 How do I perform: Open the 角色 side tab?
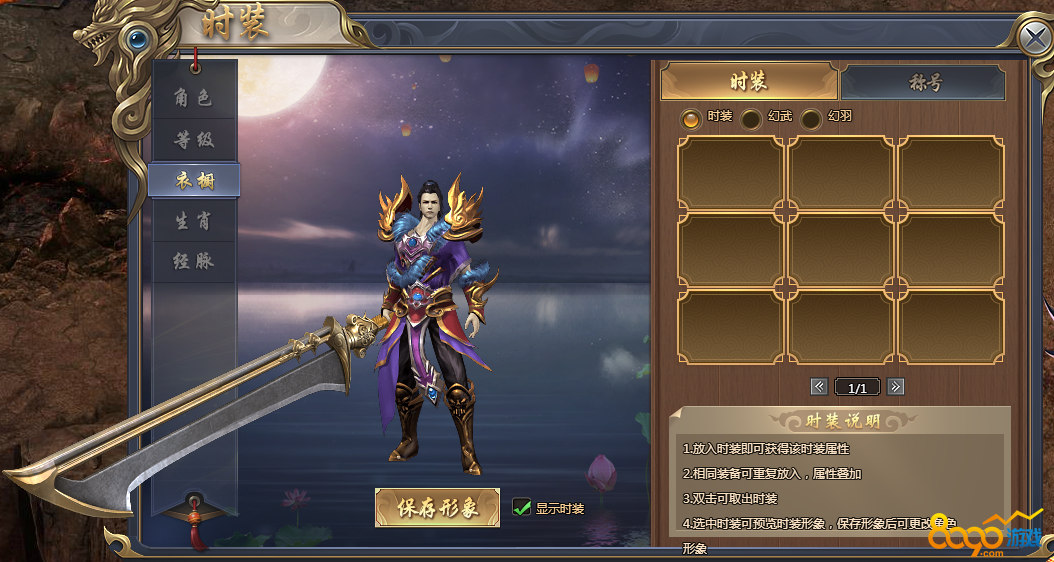[x=194, y=98]
